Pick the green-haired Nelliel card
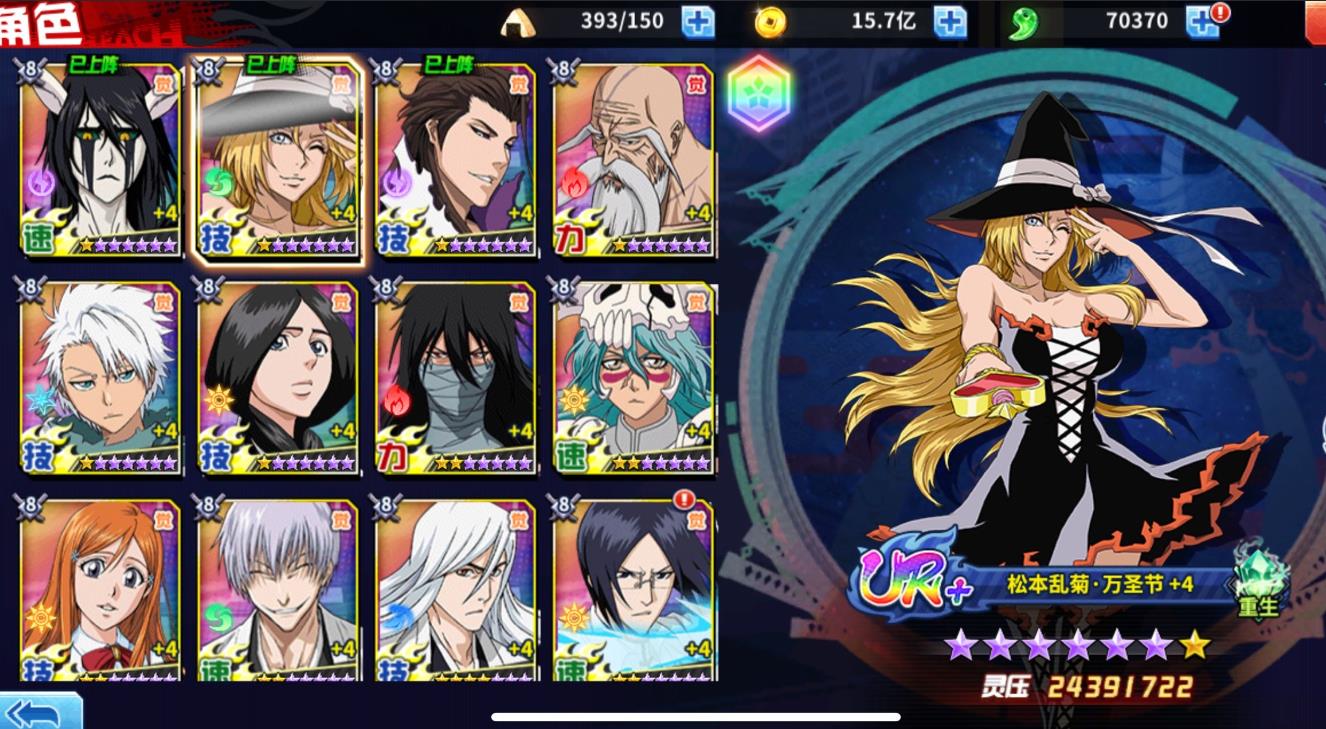Image resolution: width=1326 pixels, height=729 pixels. (x=633, y=378)
